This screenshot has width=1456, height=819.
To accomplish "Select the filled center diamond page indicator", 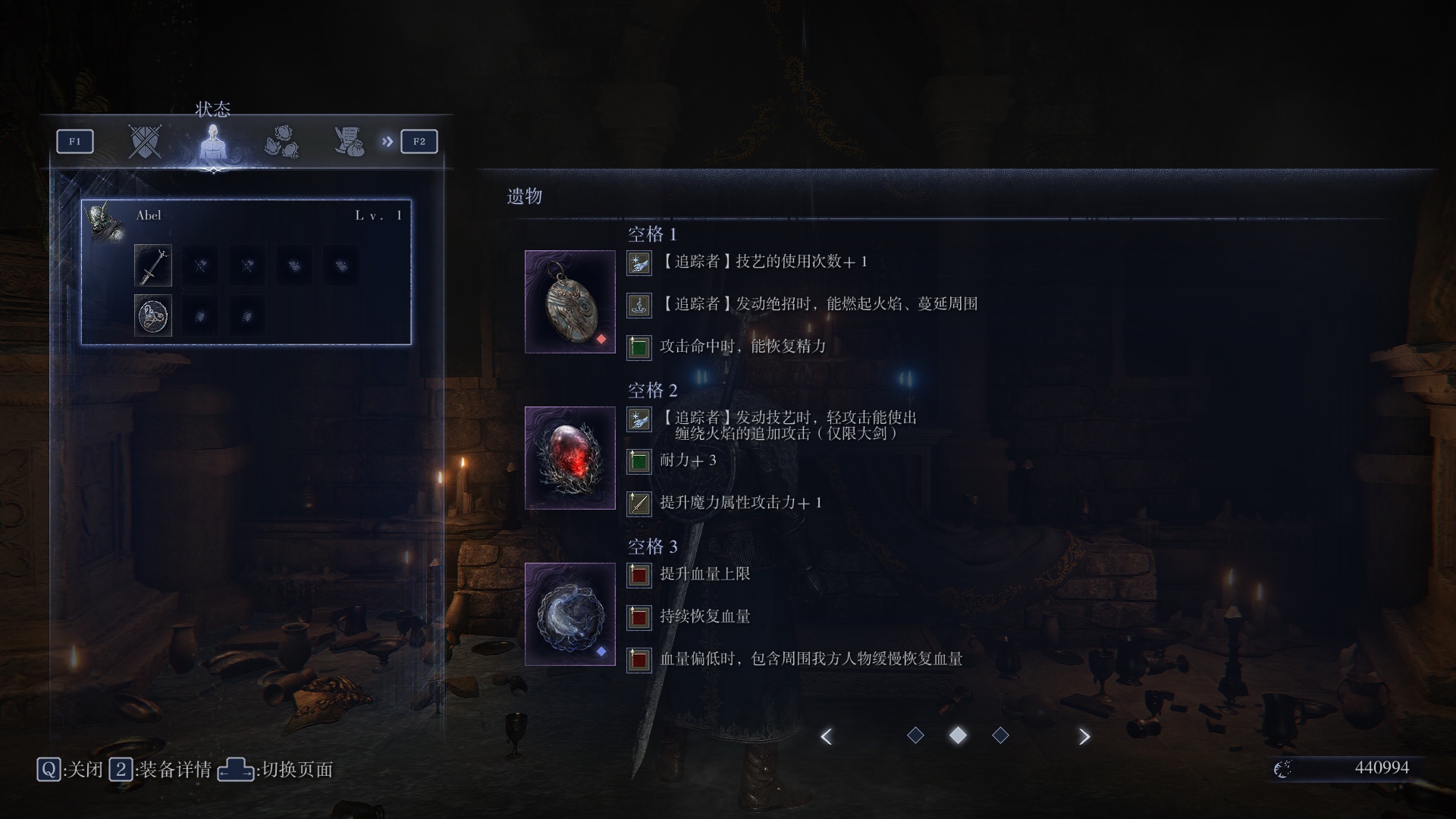I will point(958,735).
